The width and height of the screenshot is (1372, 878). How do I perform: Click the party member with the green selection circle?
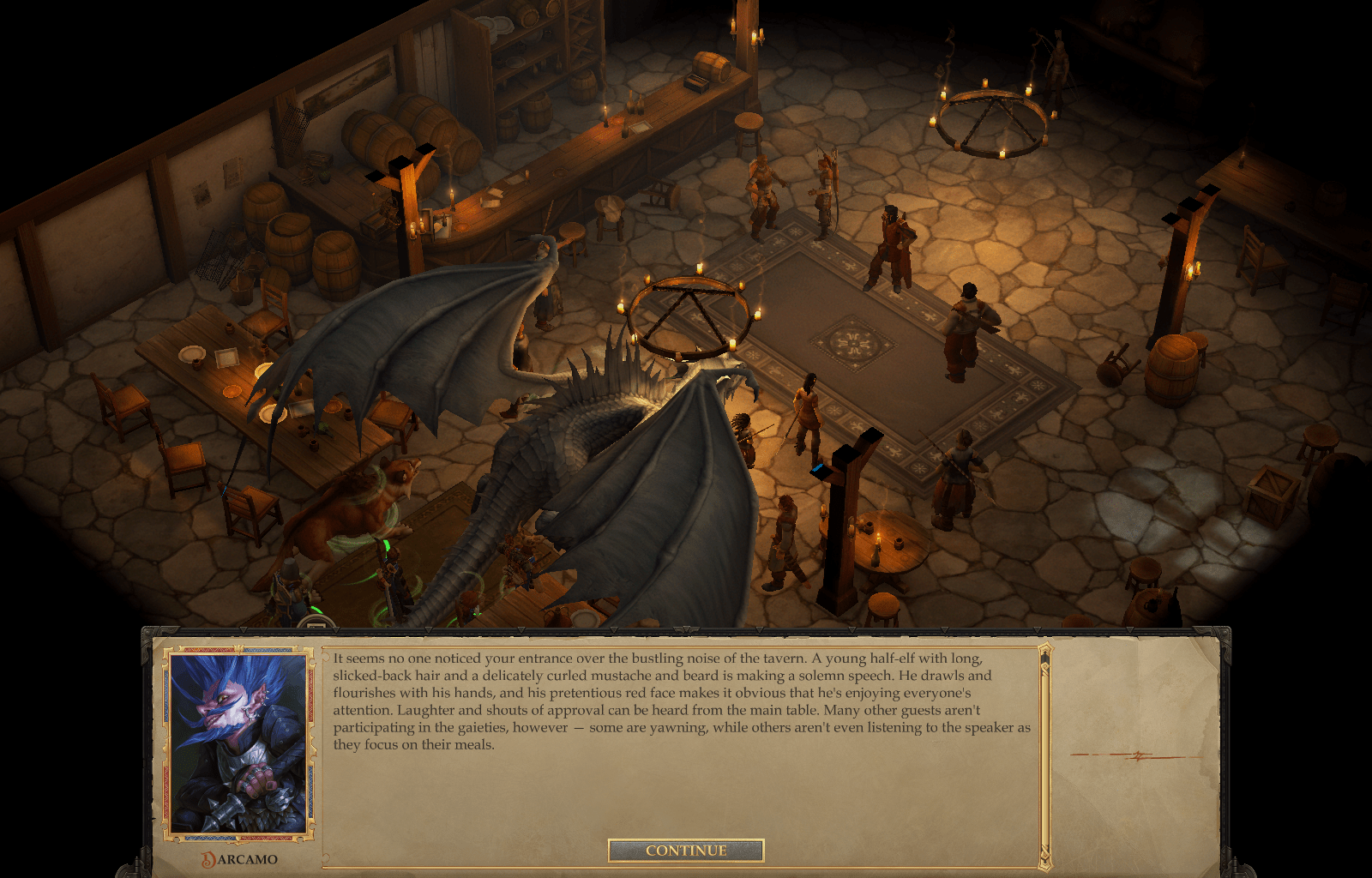(390, 574)
